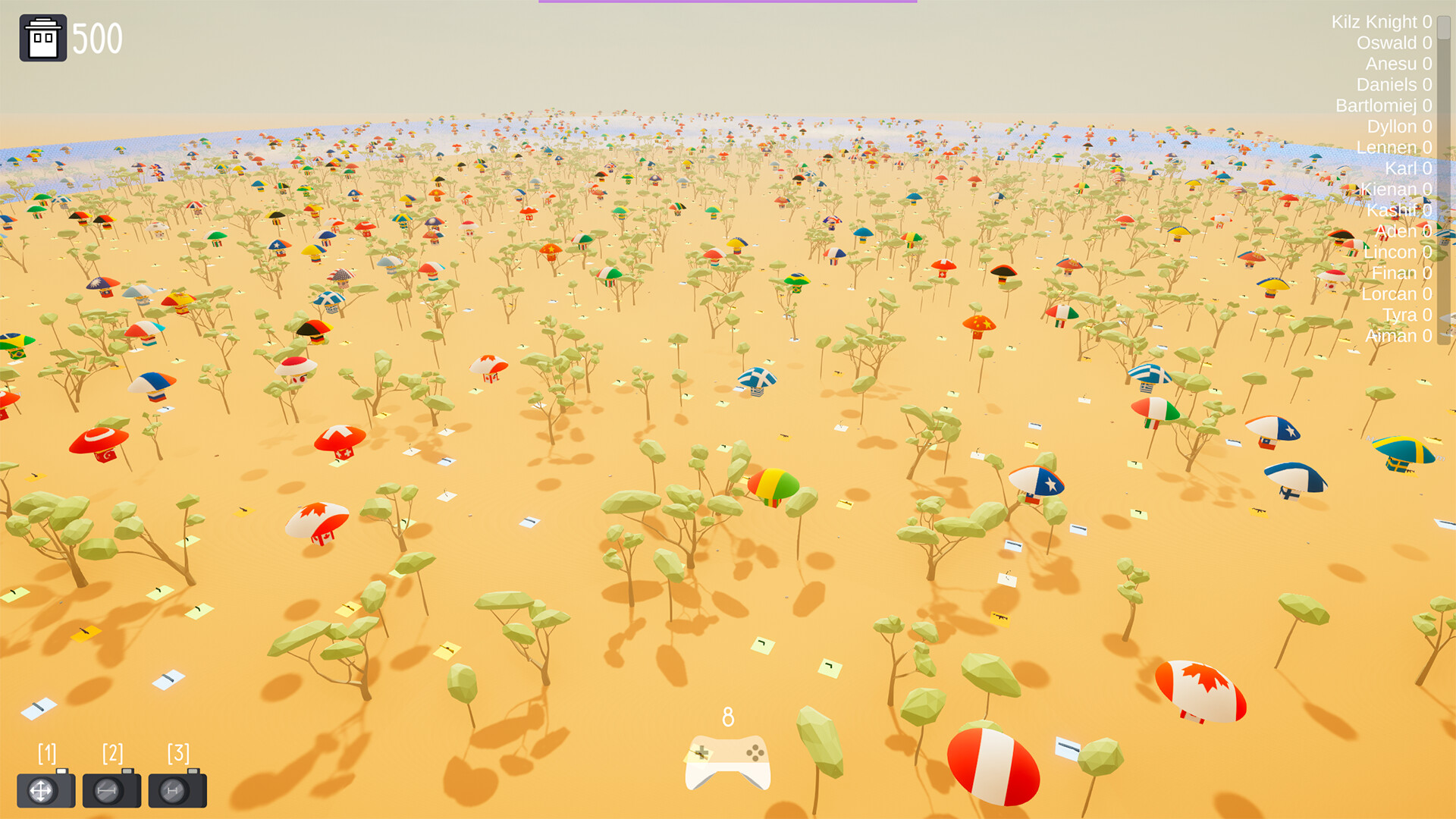Click the crate icon beside the 500 counter
Screen dimensions: 1456x819
pos(42,36)
